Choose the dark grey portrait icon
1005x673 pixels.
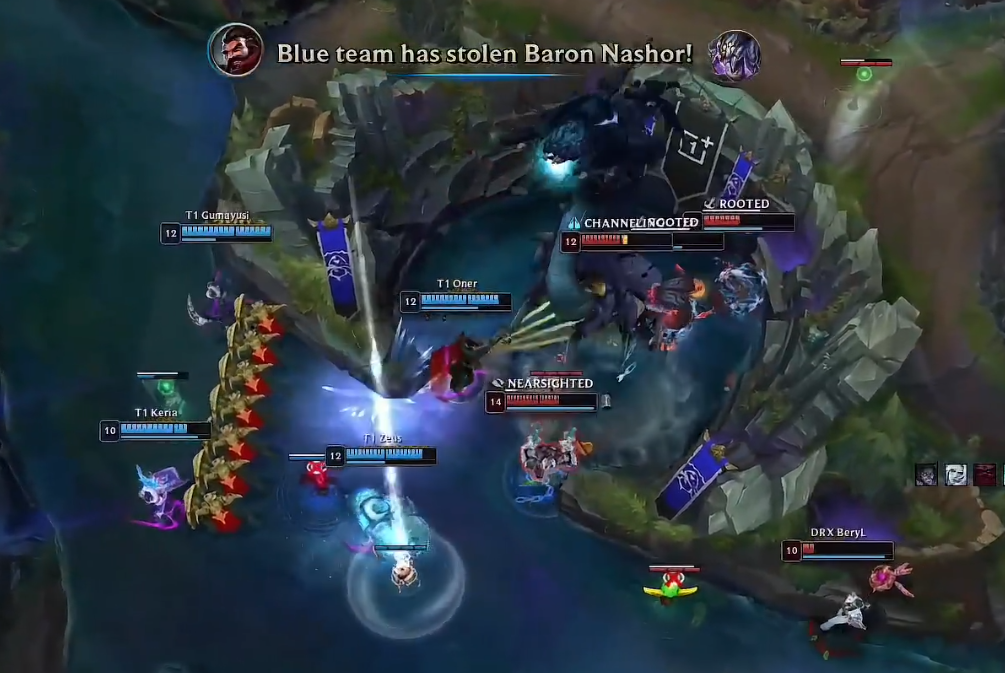927,474
